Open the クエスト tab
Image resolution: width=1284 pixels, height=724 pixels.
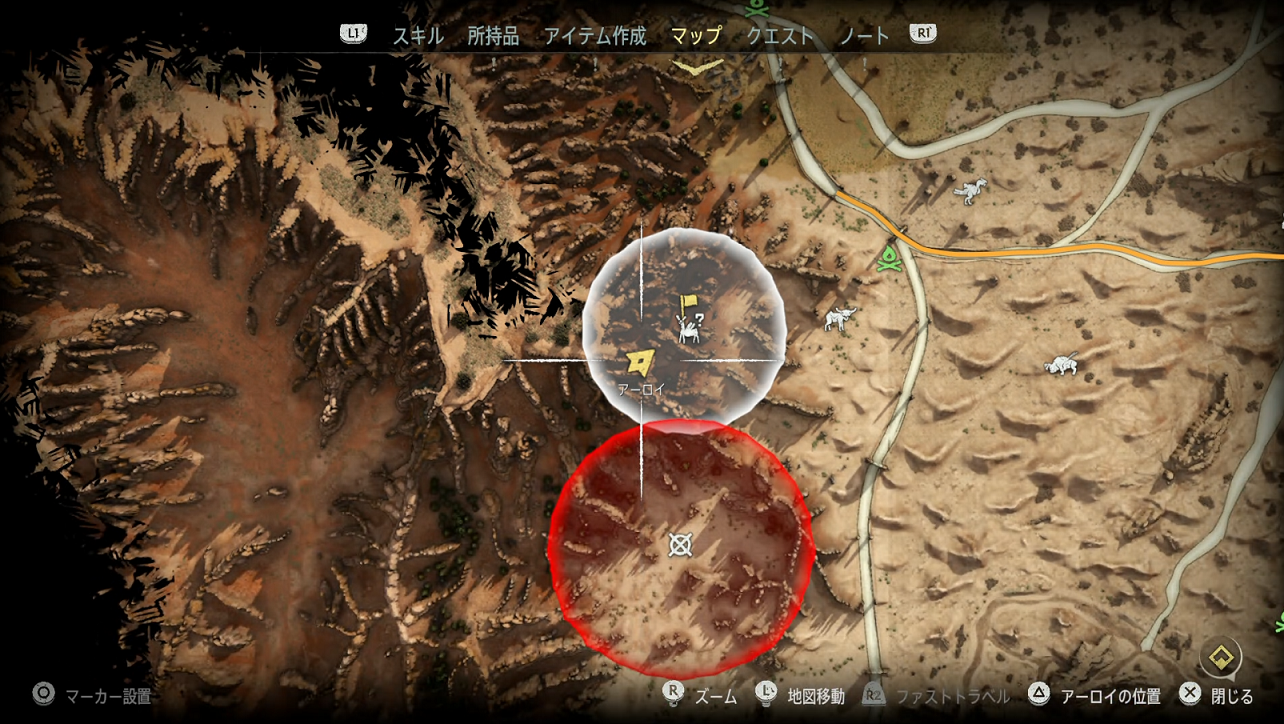tap(780, 36)
